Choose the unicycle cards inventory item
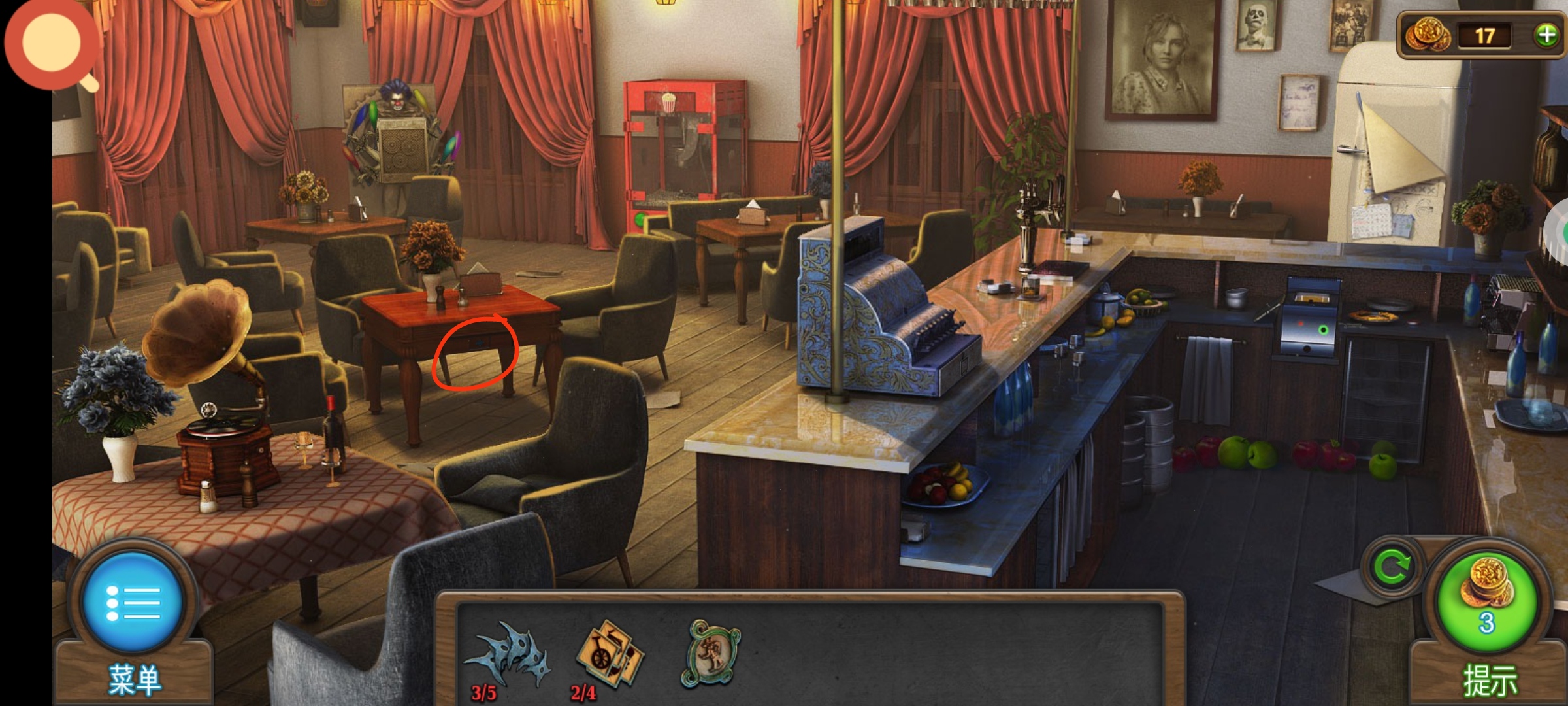 [609, 654]
